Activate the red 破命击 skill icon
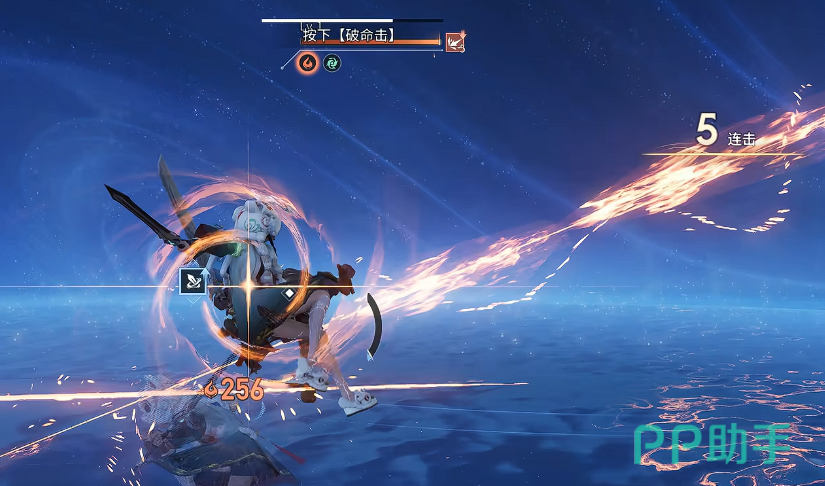The height and width of the screenshot is (486, 825). tap(455, 41)
